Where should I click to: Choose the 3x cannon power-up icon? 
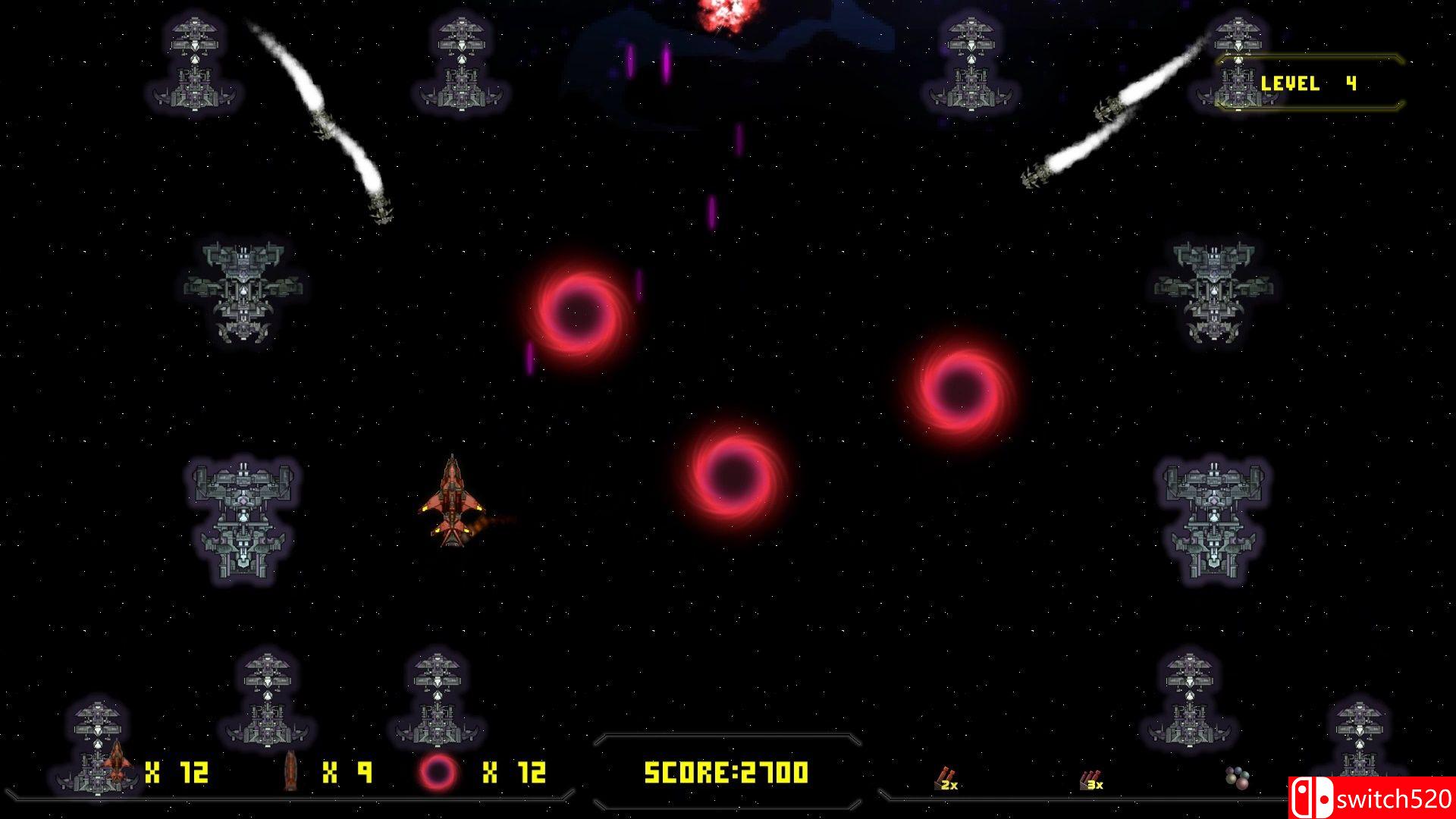coord(1090,780)
